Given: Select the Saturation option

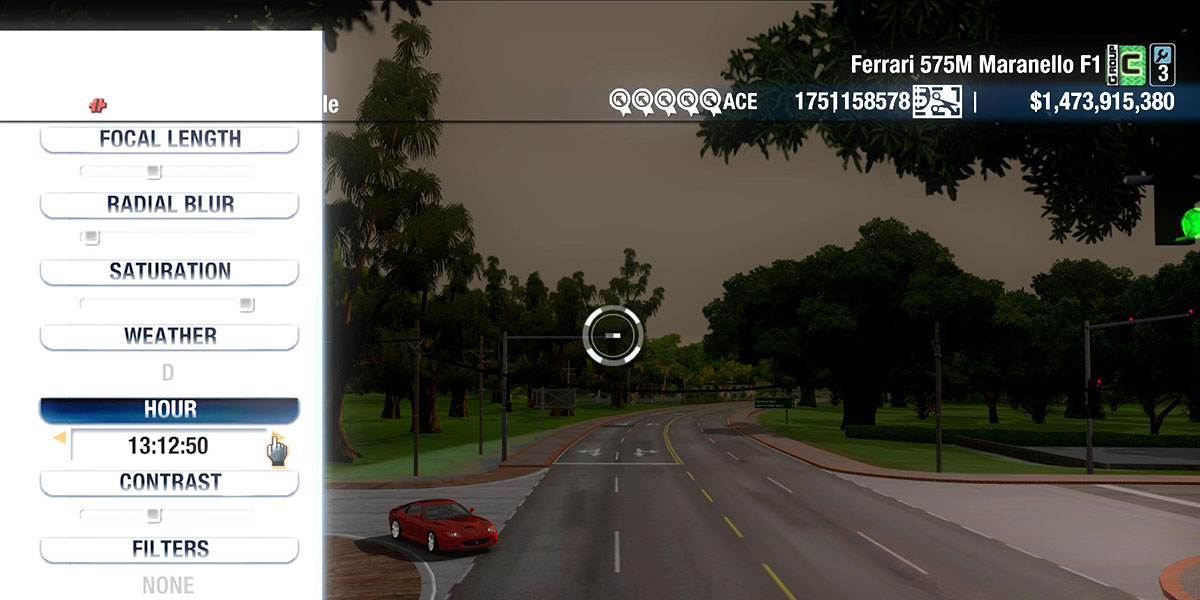Looking at the screenshot, I should click(169, 272).
